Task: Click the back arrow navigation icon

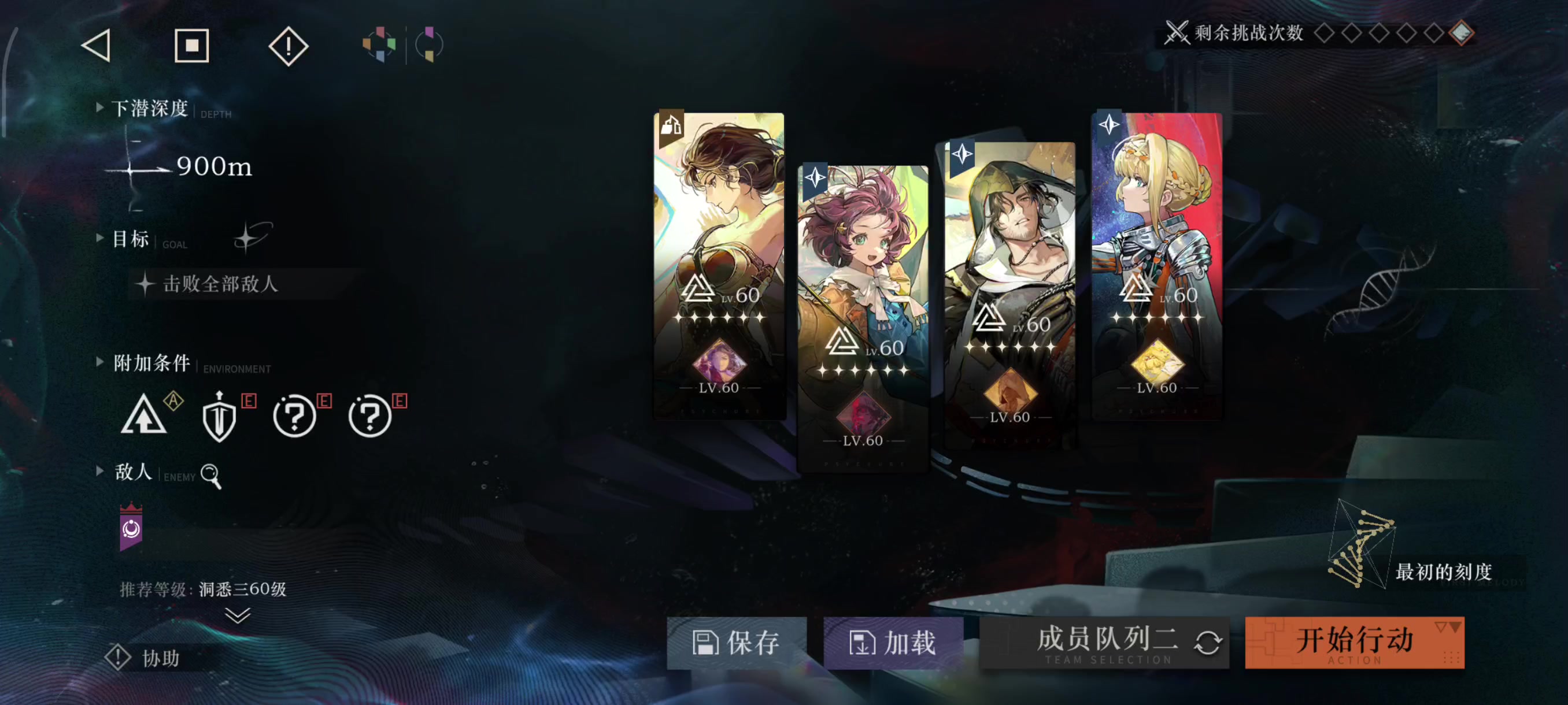Action: pyautogui.click(x=95, y=44)
